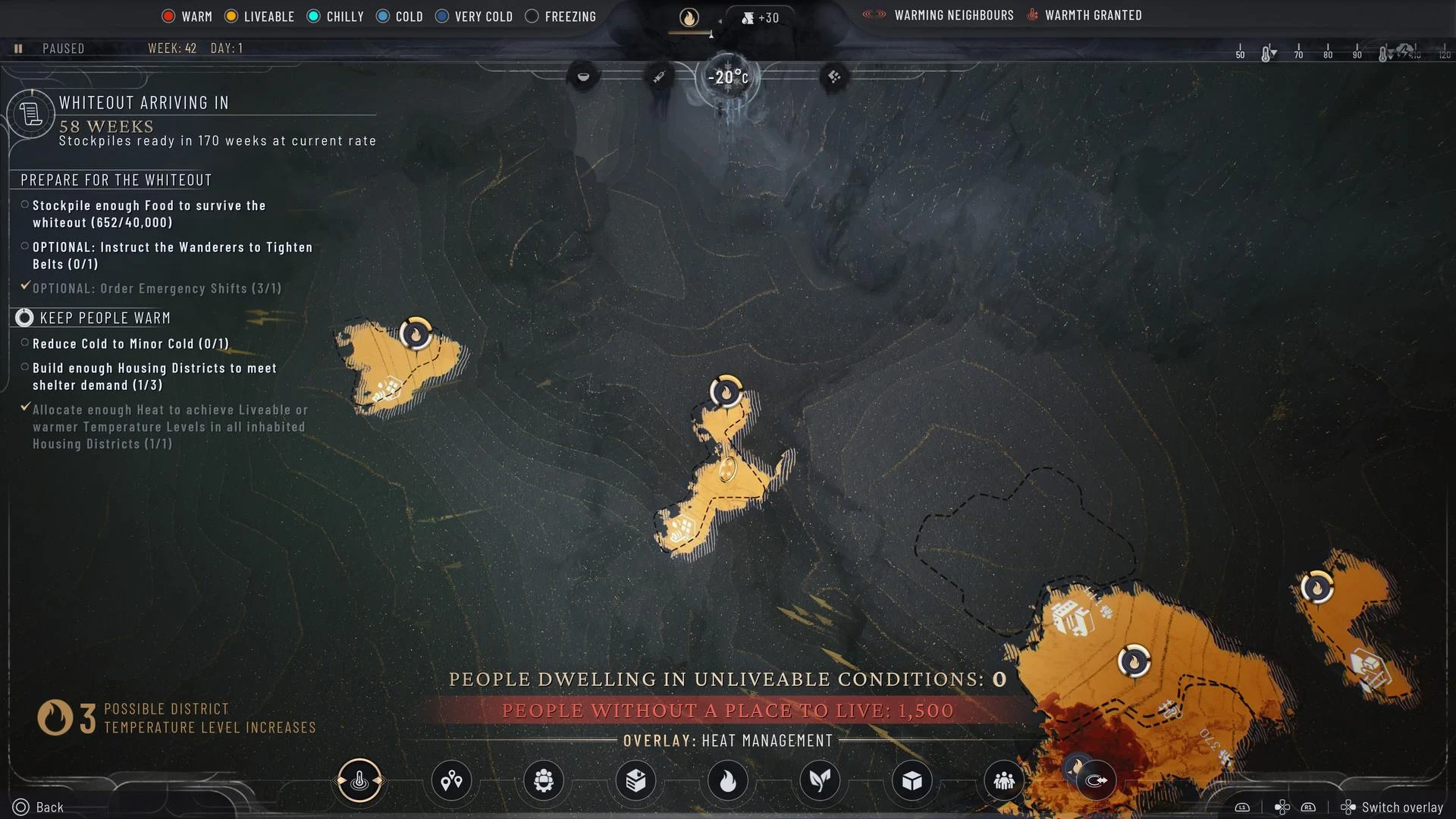Click the first thermometer marker on timeline

click(x=1267, y=54)
